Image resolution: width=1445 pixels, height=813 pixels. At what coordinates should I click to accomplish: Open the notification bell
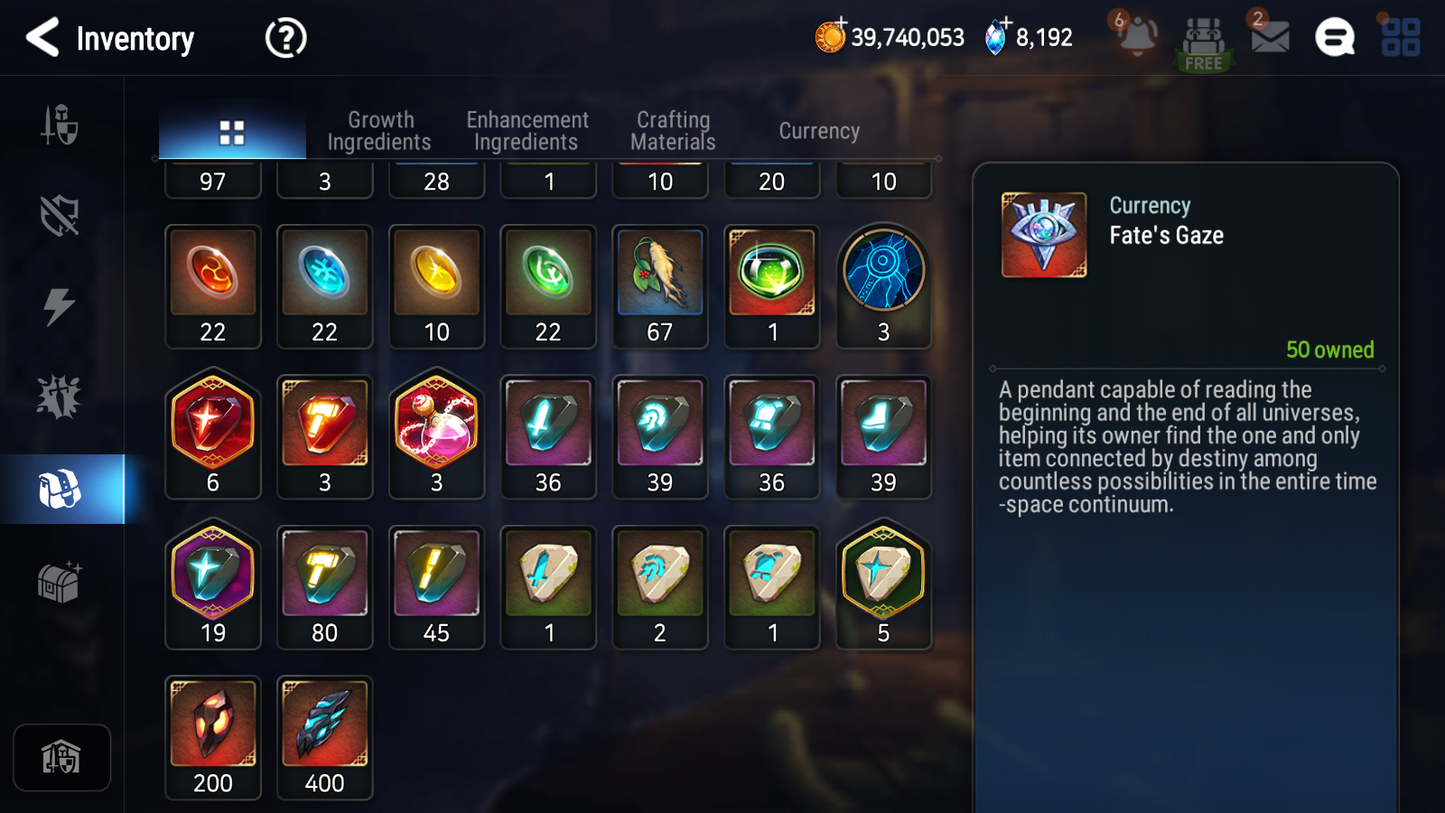click(1137, 38)
